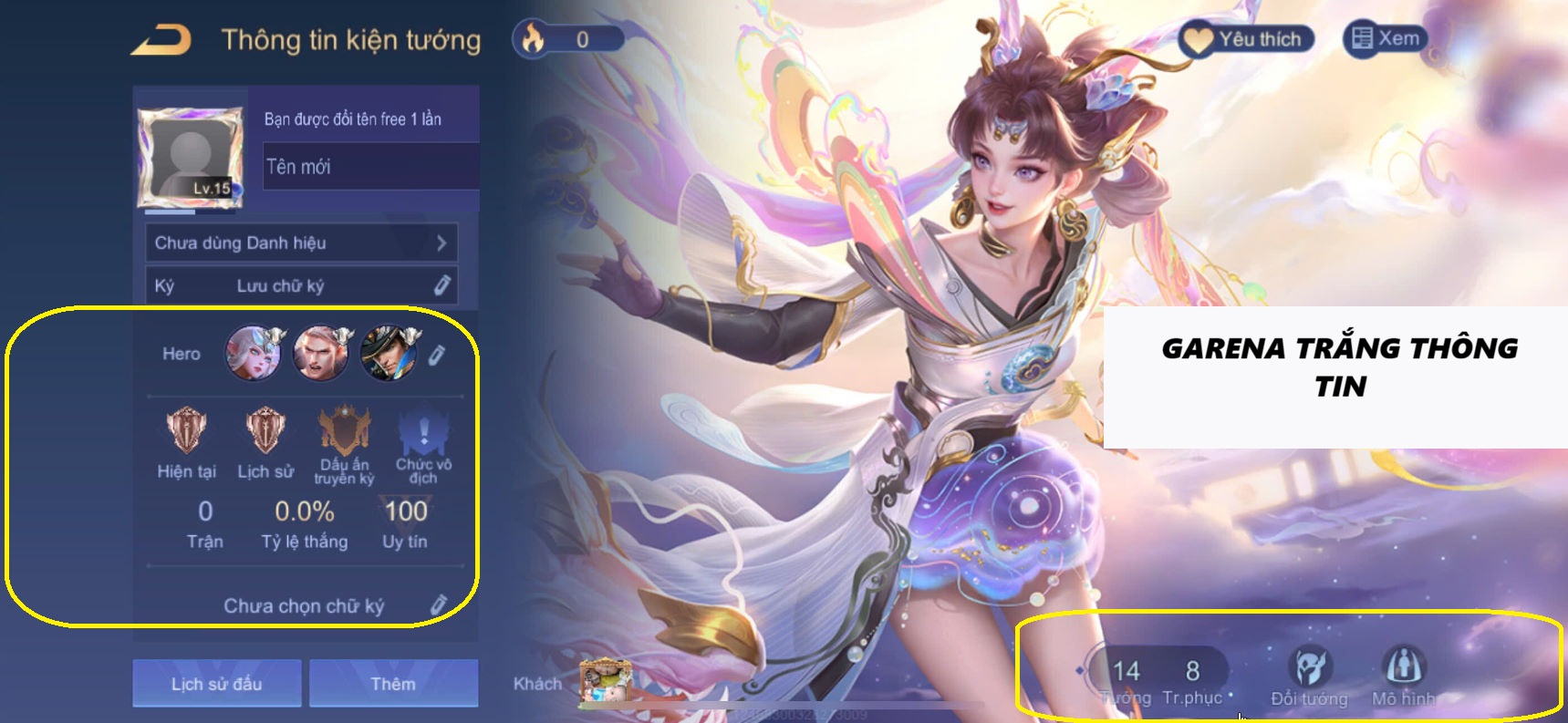
Task: Open the Thêm options button
Action: click(x=394, y=683)
